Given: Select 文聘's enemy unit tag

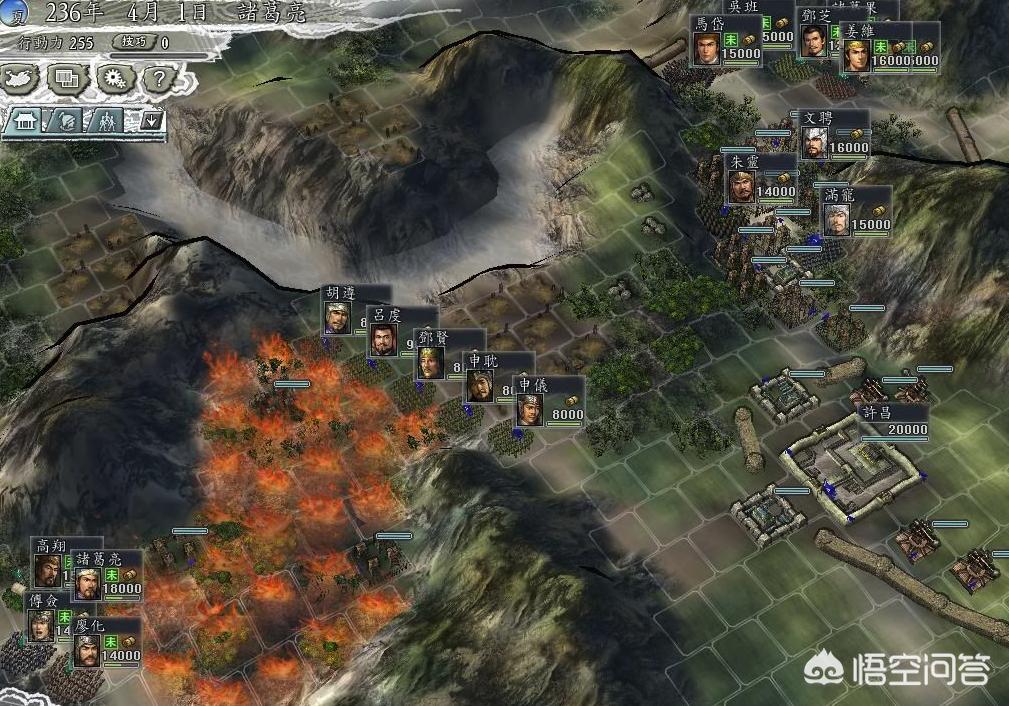Looking at the screenshot, I should (x=833, y=135).
